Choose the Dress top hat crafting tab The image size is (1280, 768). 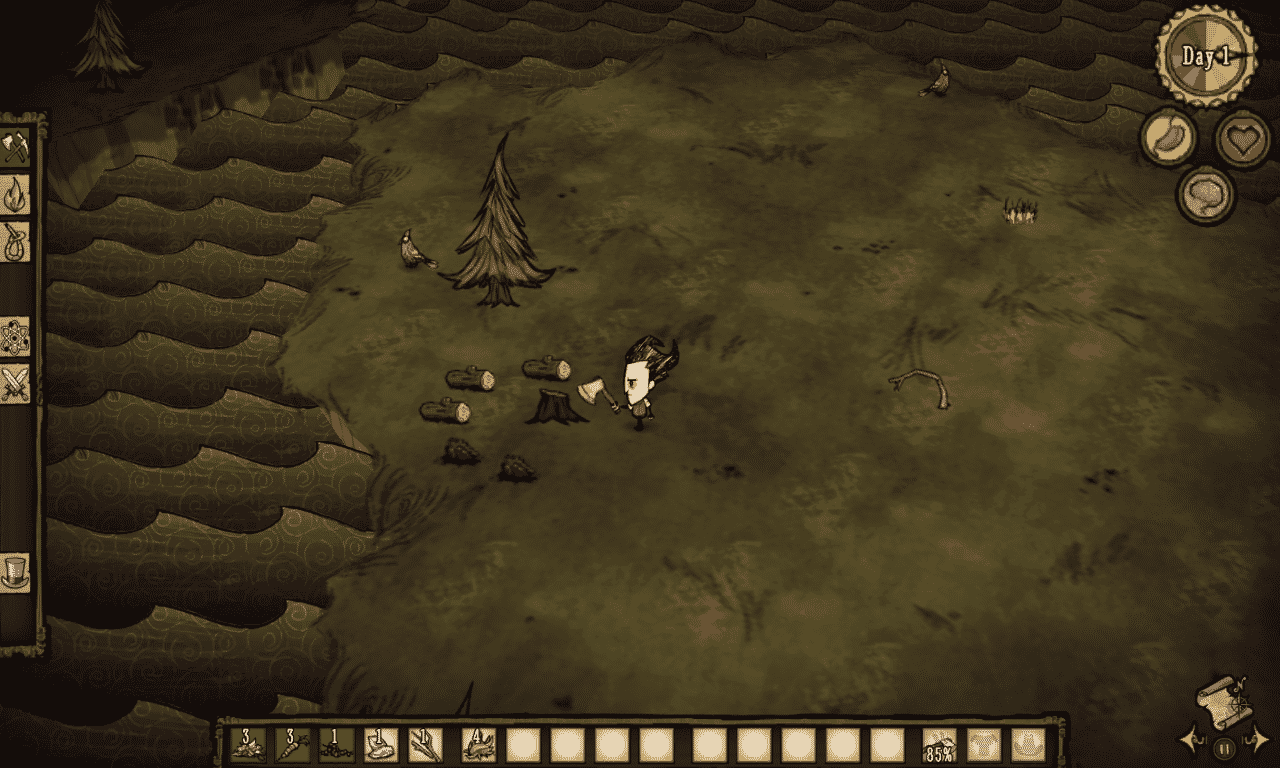pyautogui.click(x=16, y=572)
